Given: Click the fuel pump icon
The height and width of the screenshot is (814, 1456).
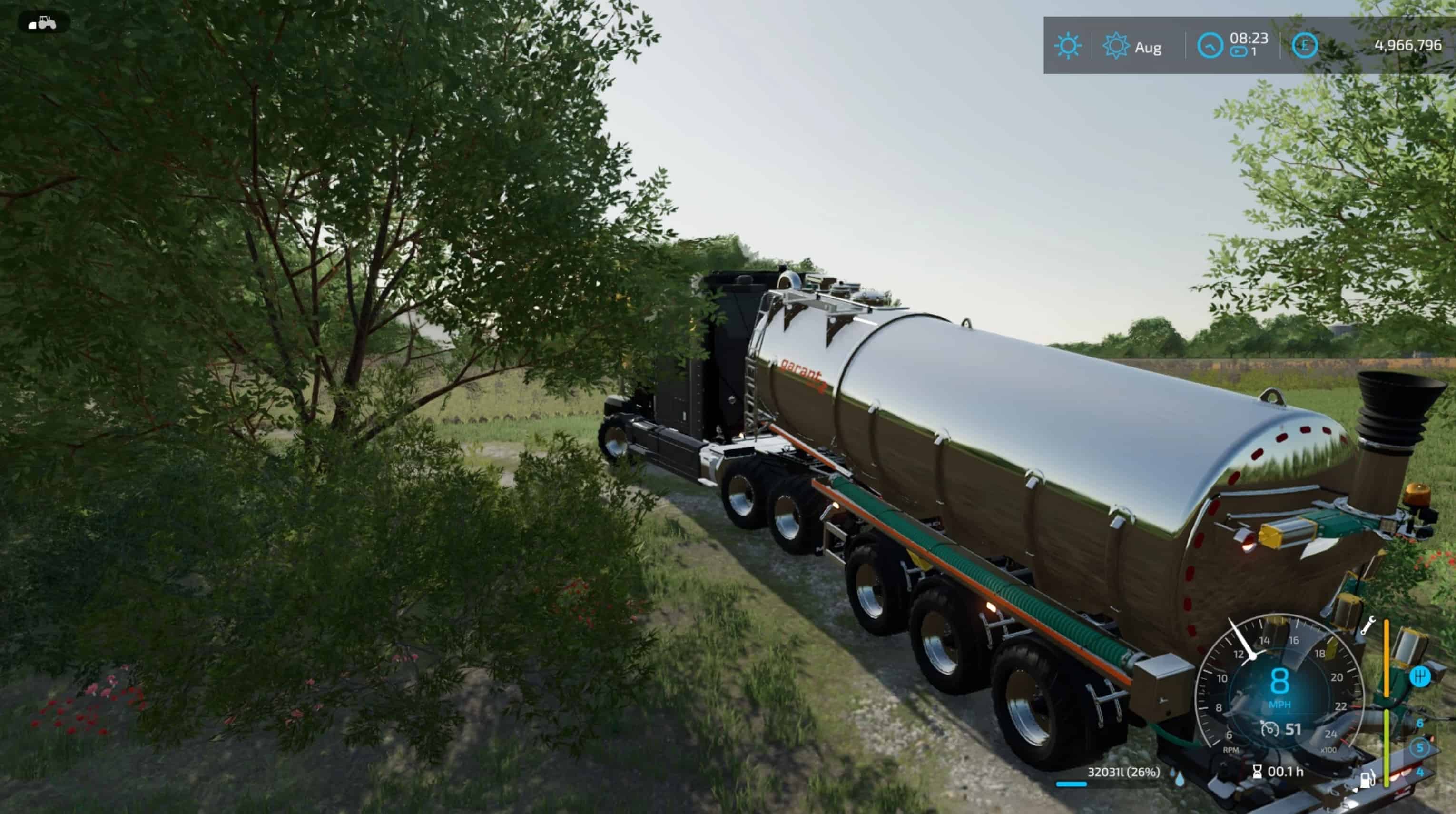Looking at the screenshot, I should (x=1367, y=780).
